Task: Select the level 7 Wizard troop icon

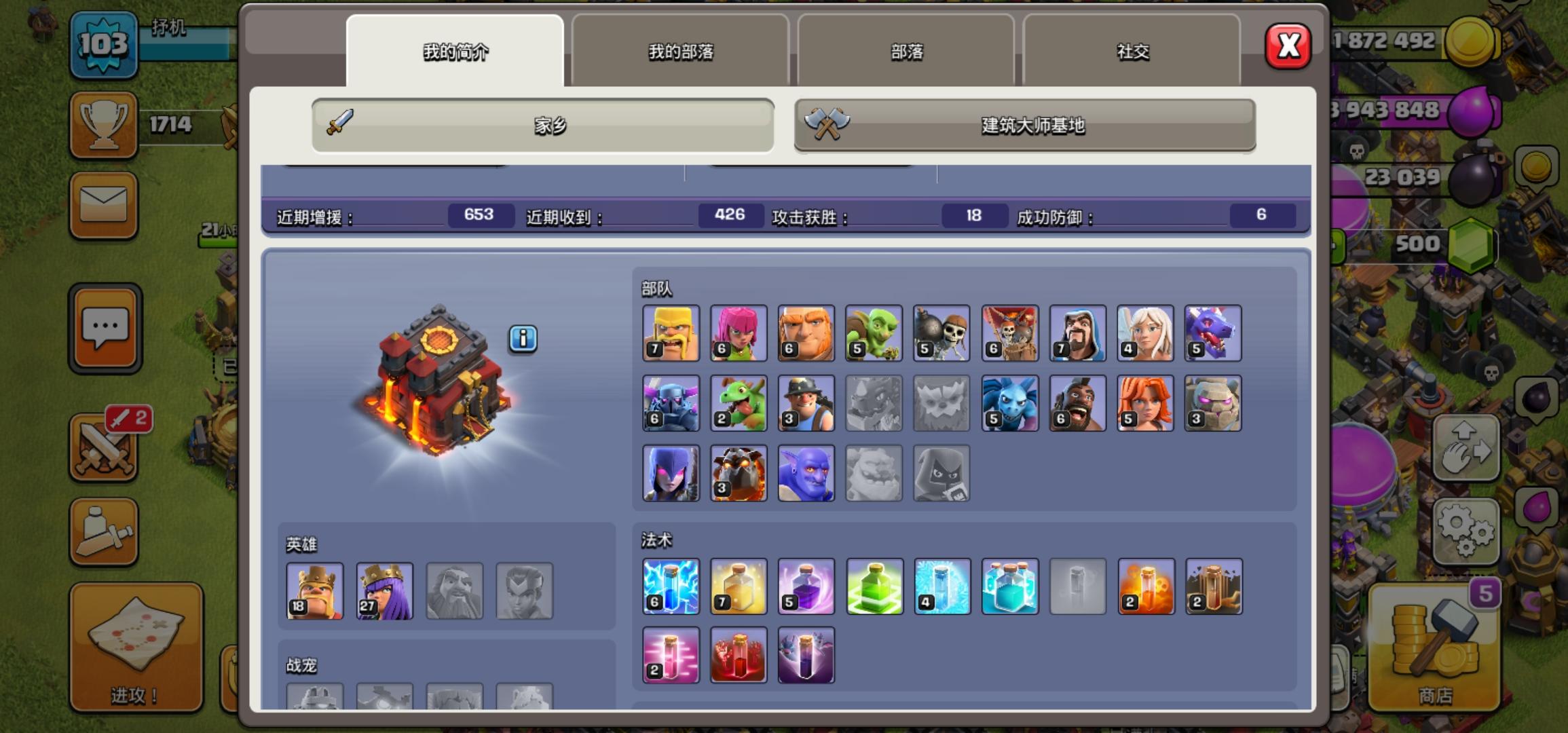Action: [1077, 333]
